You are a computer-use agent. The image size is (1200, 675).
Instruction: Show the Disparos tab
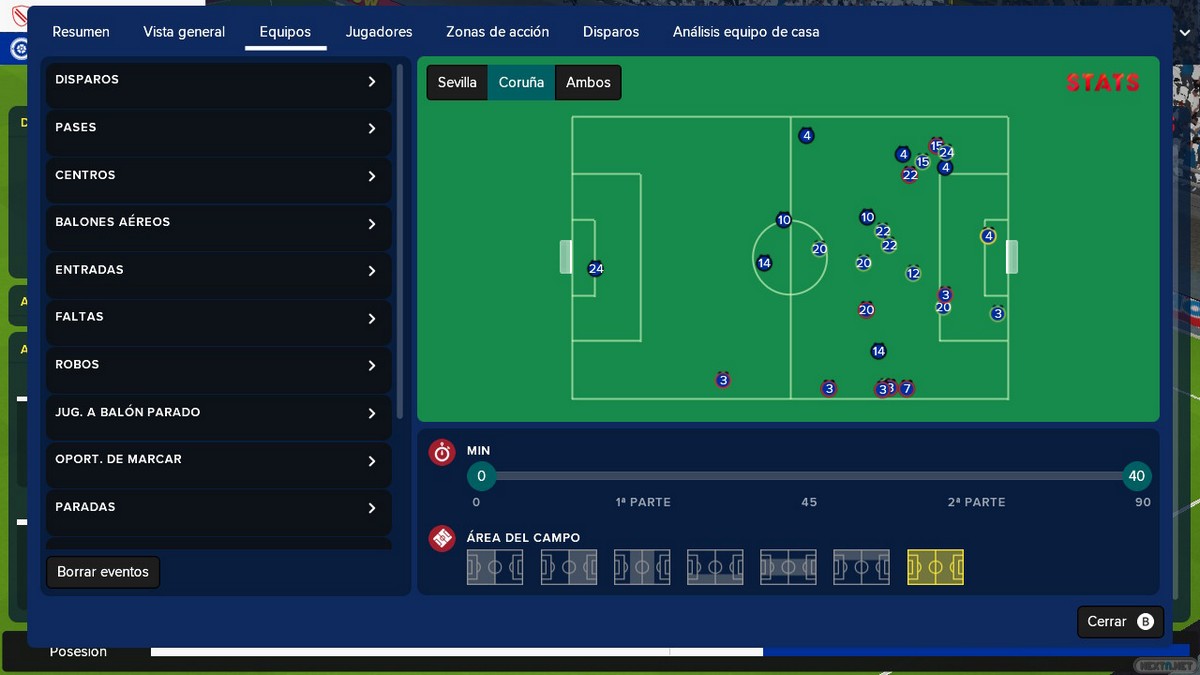tap(611, 32)
